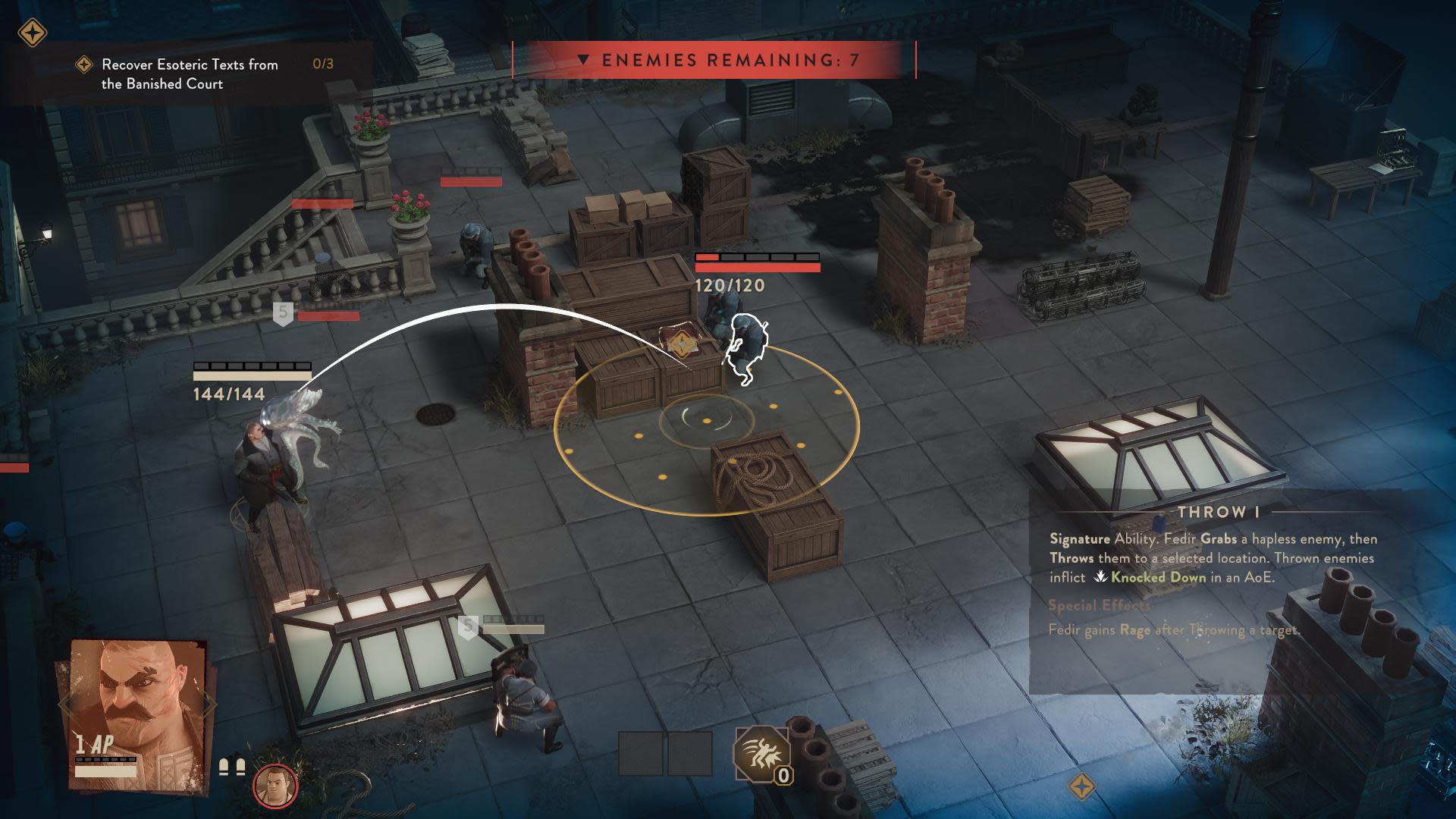Click the Esoteric Texts objective tracker
The image size is (1456, 819).
pyautogui.click(x=190, y=74)
